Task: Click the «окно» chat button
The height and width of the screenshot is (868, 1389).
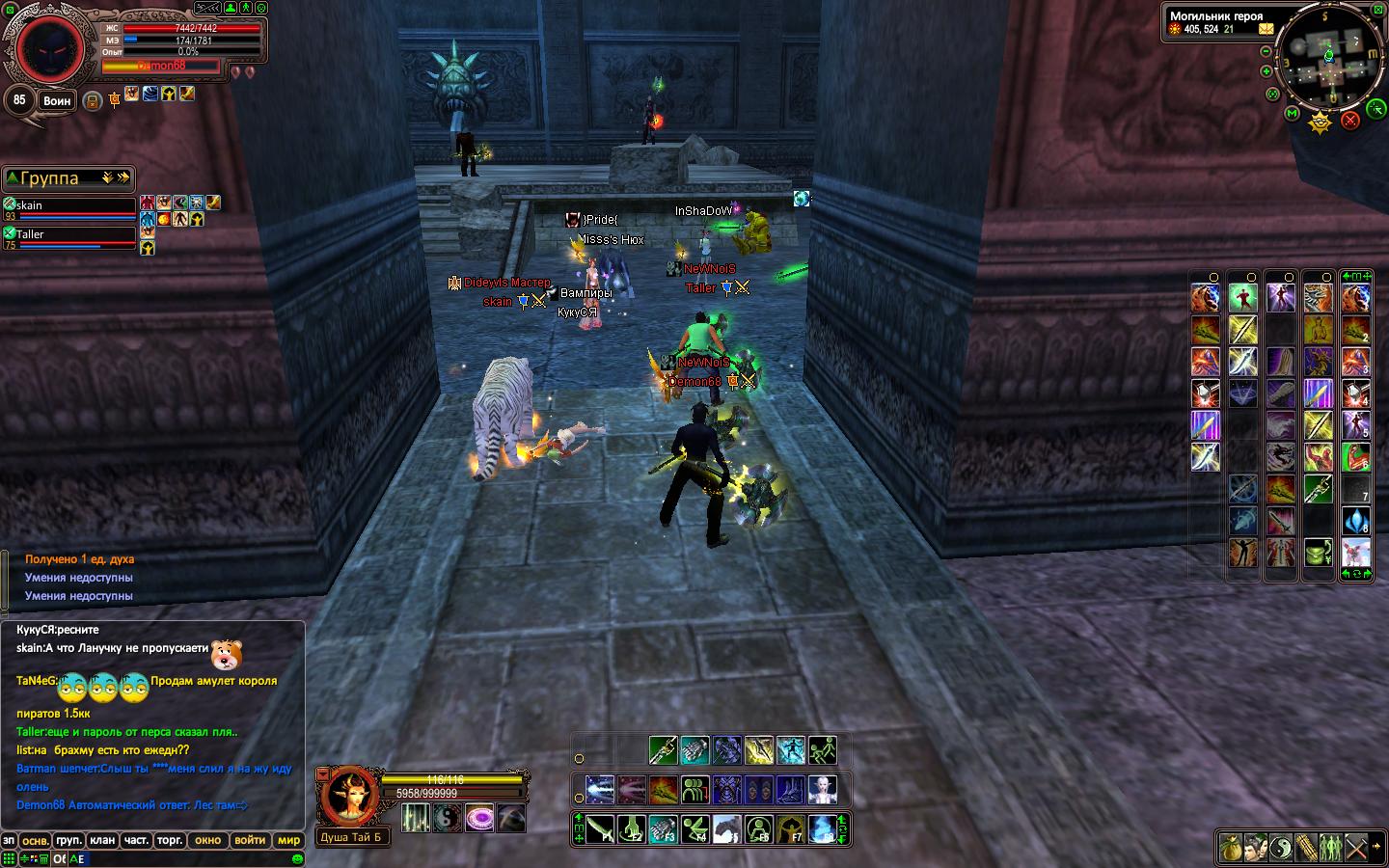Action: pos(207,840)
